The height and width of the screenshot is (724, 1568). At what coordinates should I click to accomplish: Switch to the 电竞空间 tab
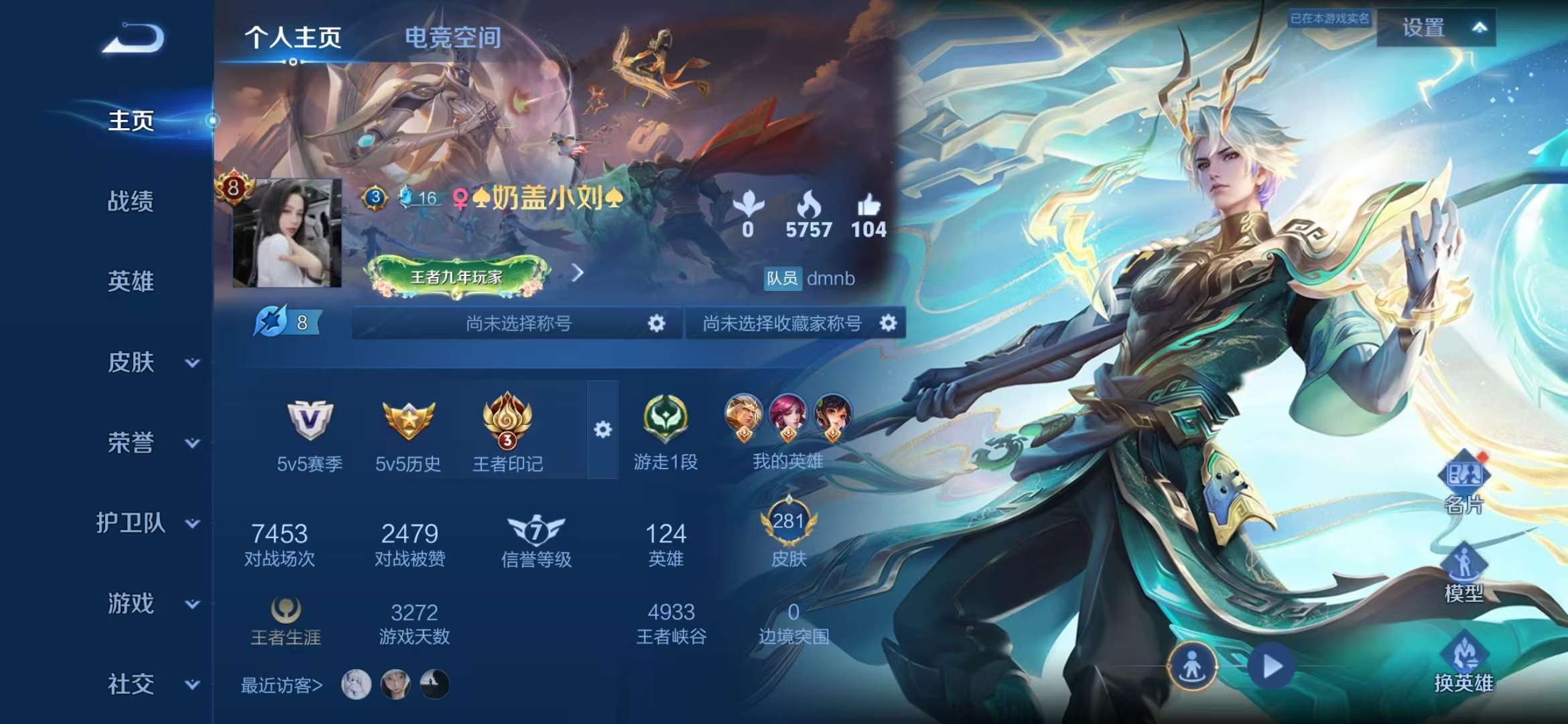click(x=452, y=38)
